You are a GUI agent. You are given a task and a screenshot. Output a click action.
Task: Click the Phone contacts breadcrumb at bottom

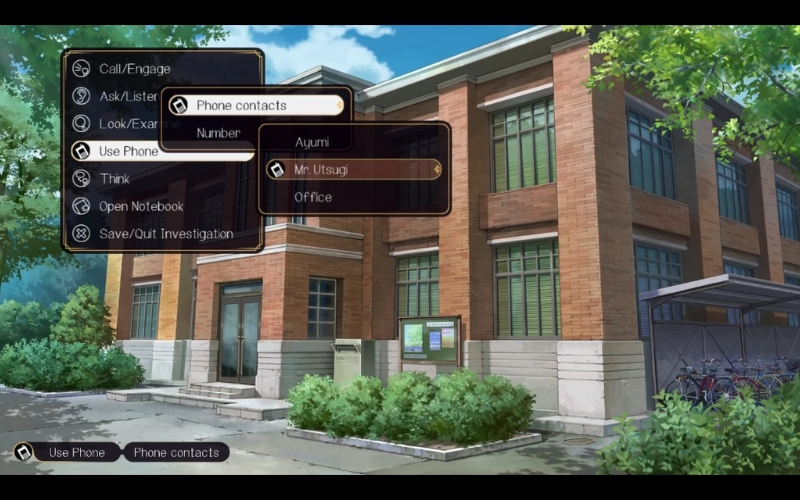click(x=176, y=452)
